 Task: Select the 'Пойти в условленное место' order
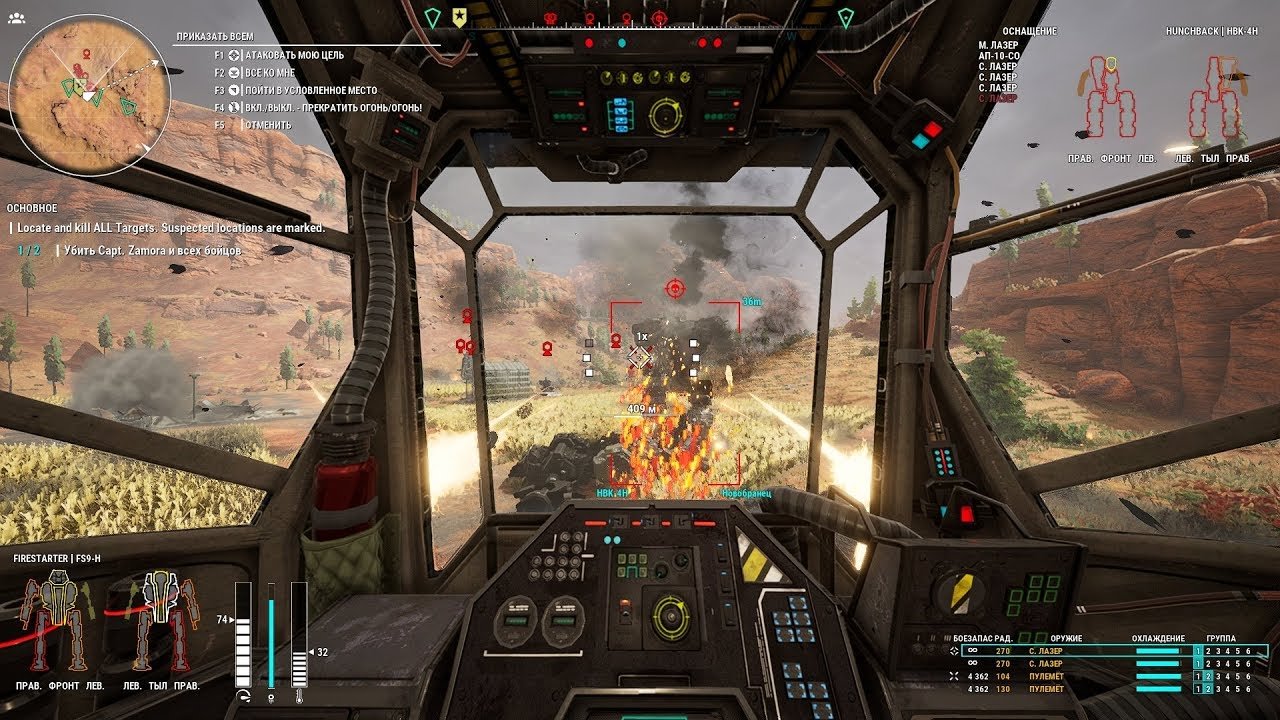click(x=310, y=90)
